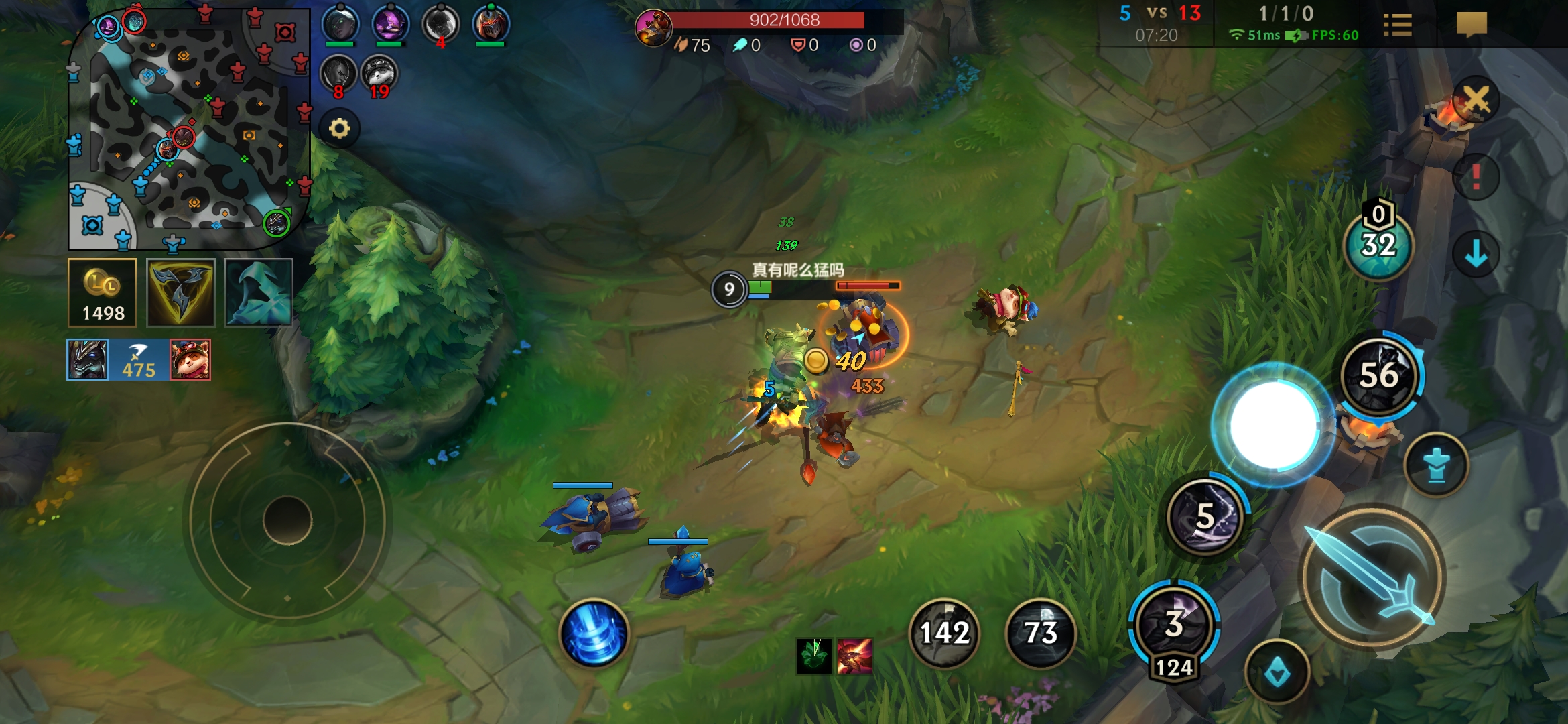The height and width of the screenshot is (724, 1568).
Task: Tap the red exclamation ping button
Action: pos(1476,177)
